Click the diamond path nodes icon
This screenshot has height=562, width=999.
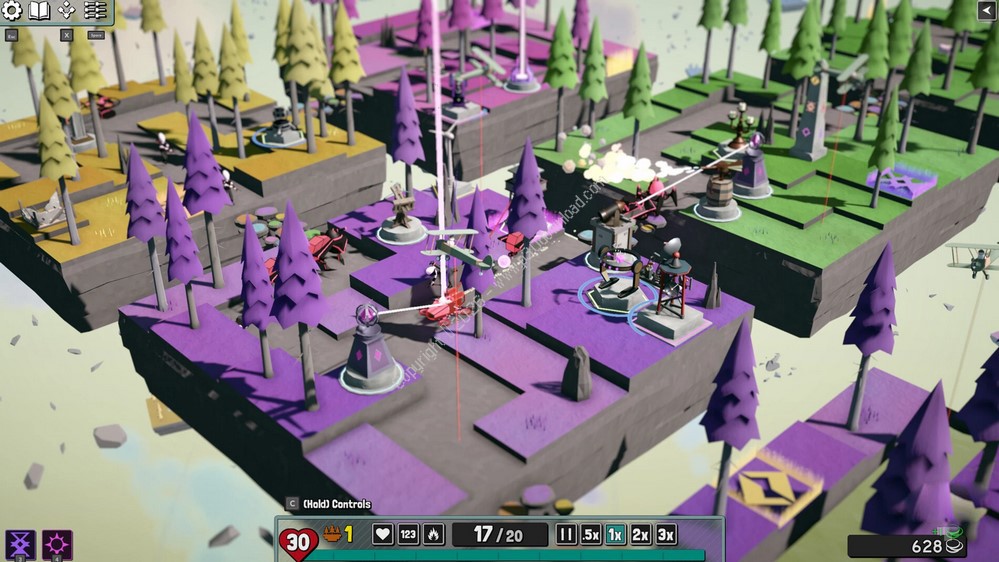tap(67, 11)
